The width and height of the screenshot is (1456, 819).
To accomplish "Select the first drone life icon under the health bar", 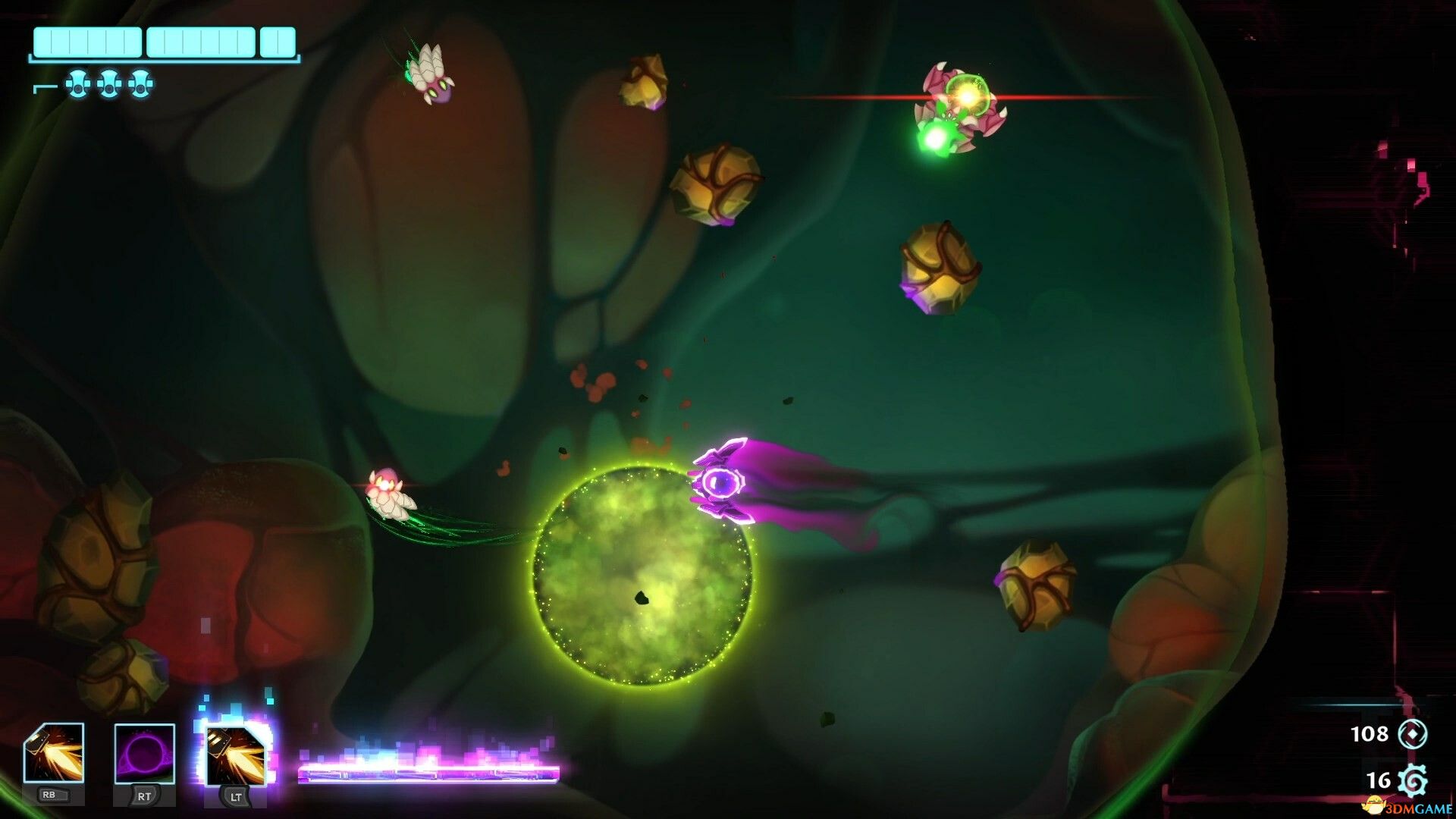I will tap(76, 82).
